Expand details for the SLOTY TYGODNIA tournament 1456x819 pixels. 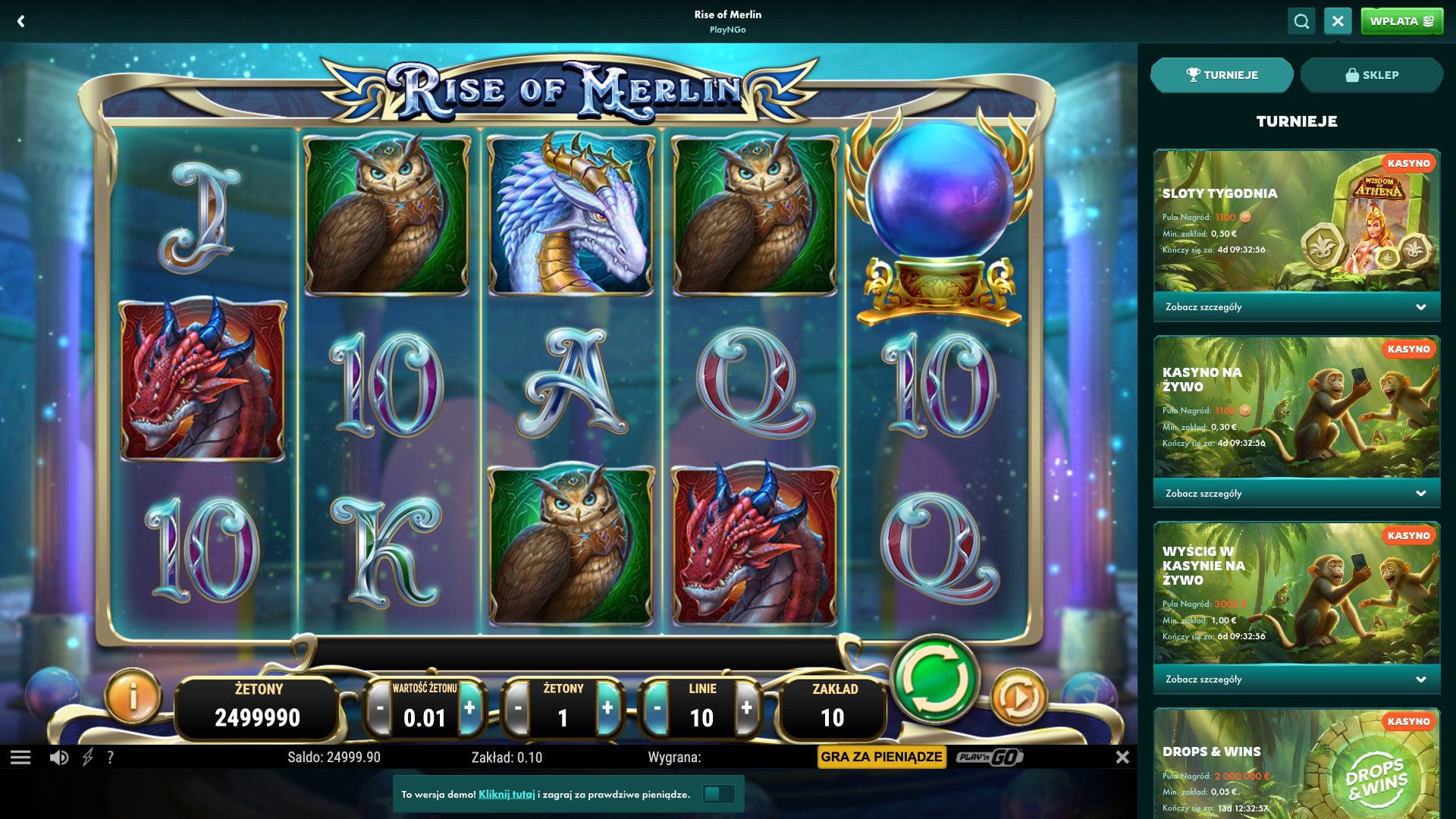[x=1295, y=306]
